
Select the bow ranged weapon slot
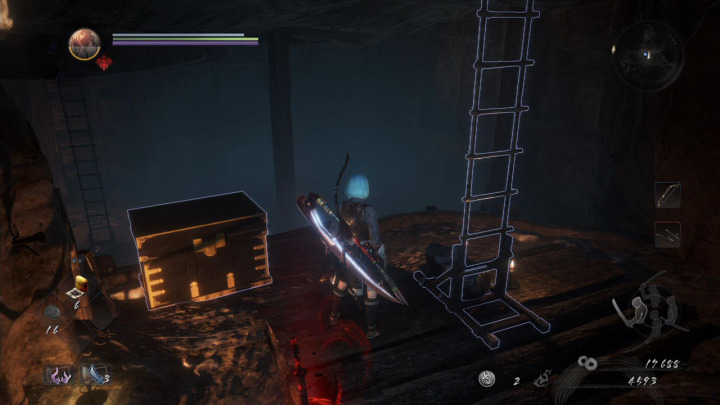tap(667, 194)
